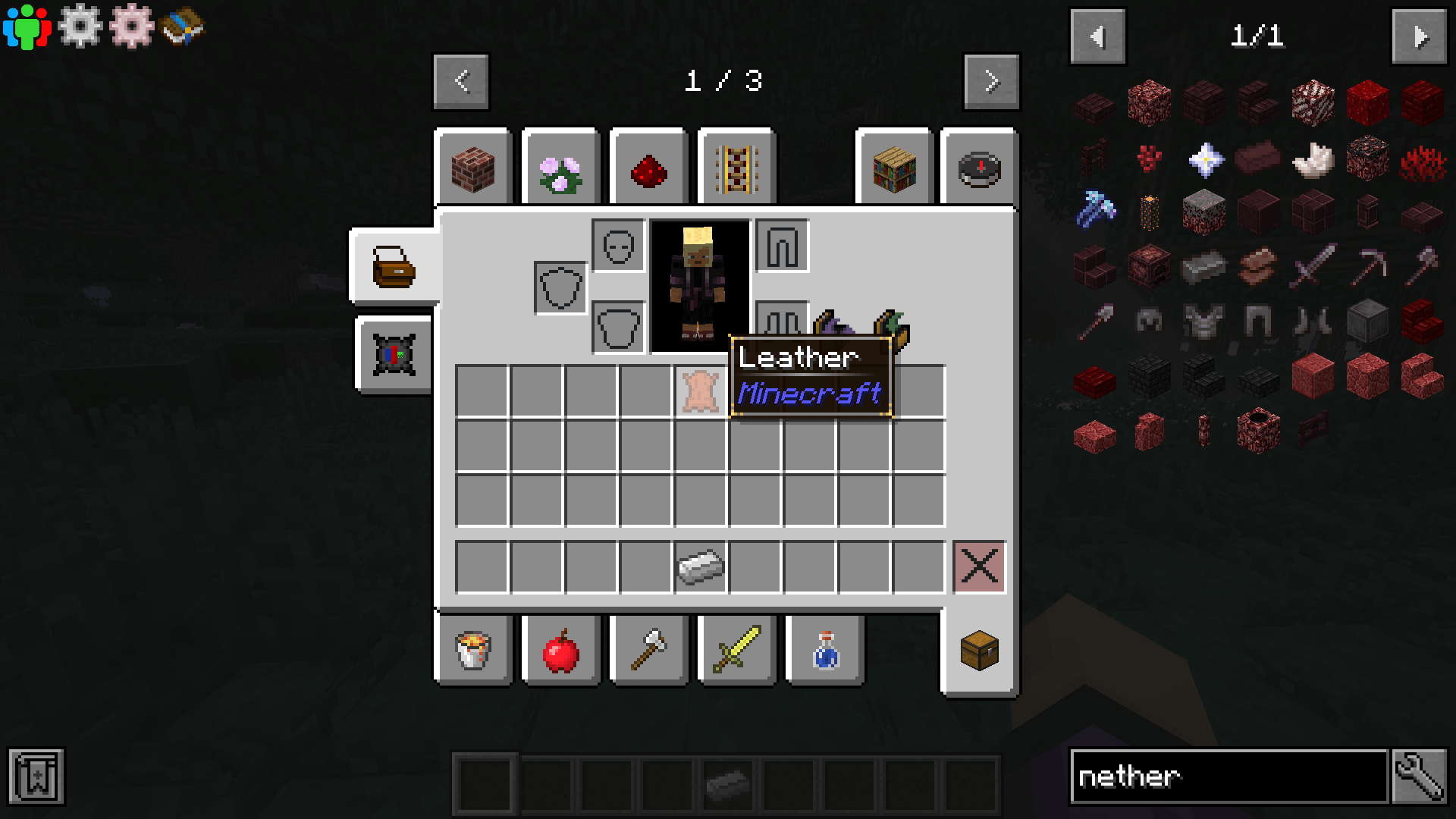Select the Transportation rail tab
The height and width of the screenshot is (819, 1456).
tap(736, 168)
